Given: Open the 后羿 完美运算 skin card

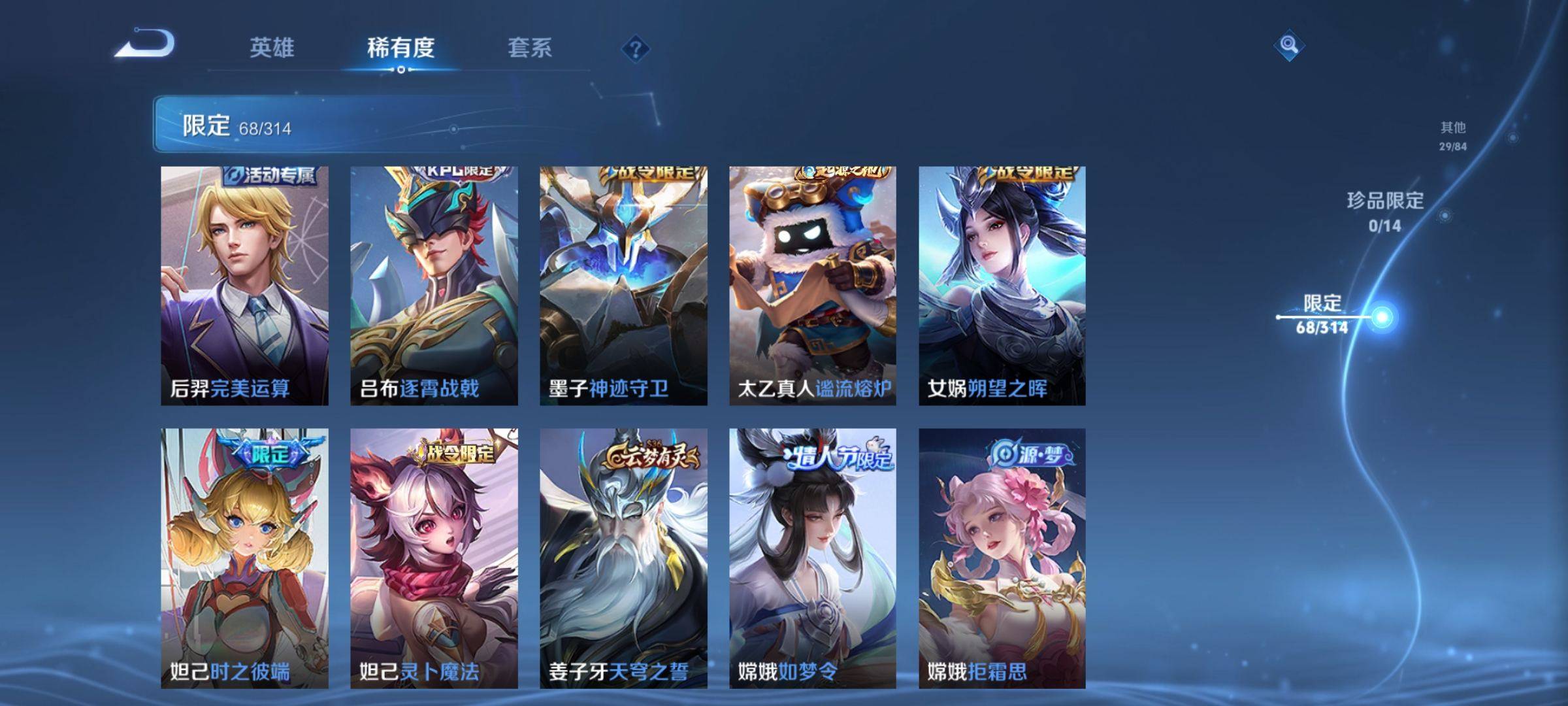Looking at the screenshot, I should coord(244,286).
